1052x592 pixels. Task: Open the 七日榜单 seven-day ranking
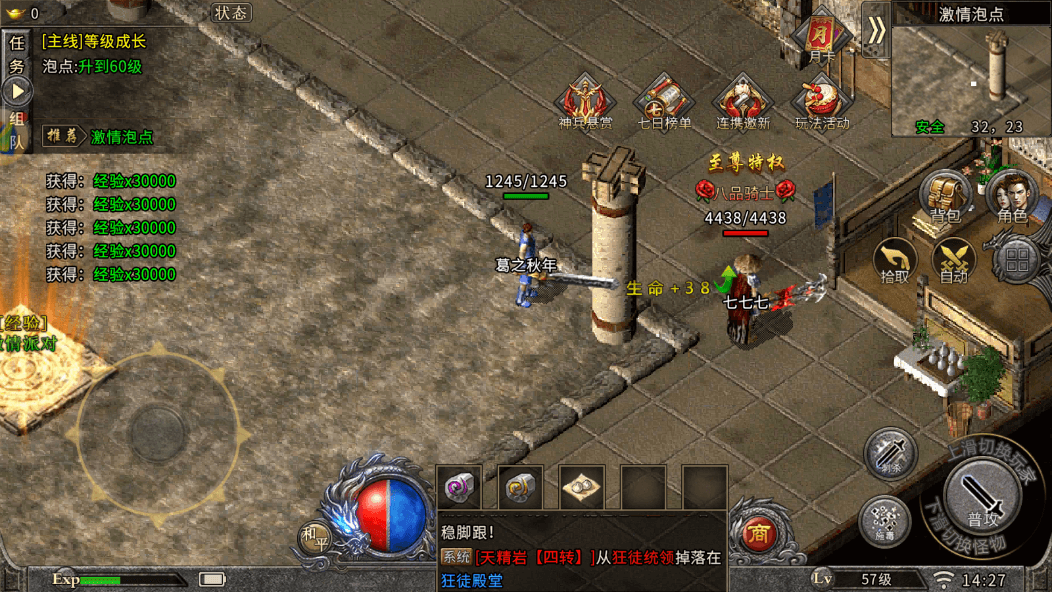[664, 103]
